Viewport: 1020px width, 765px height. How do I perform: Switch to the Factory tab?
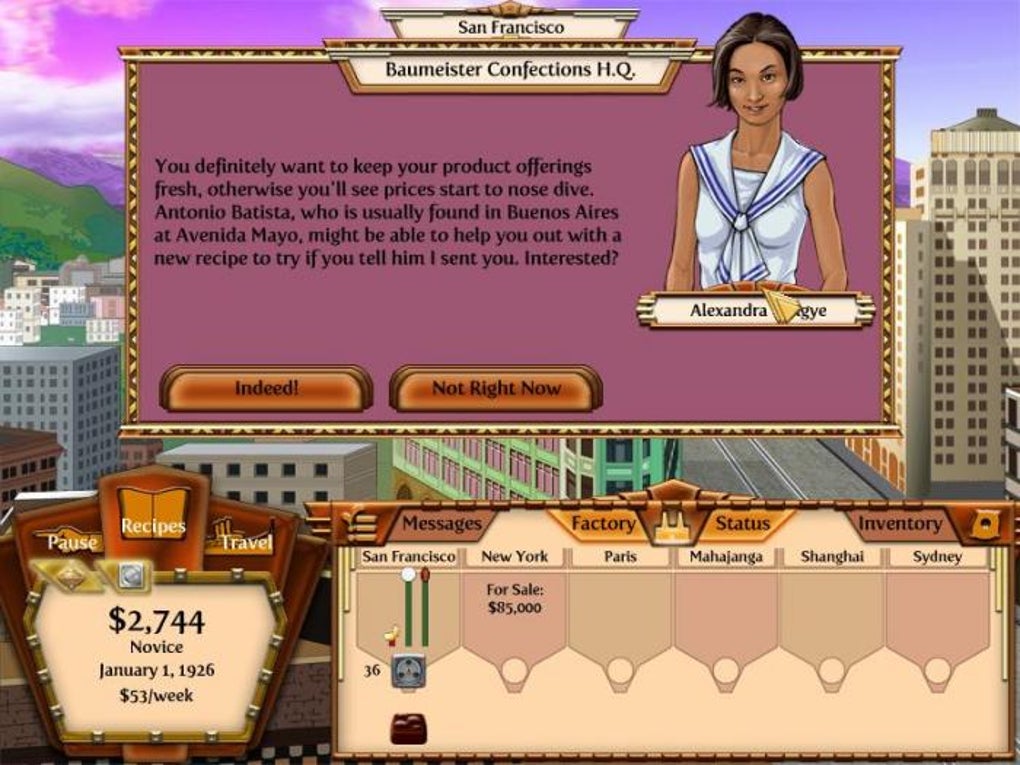coord(602,523)
